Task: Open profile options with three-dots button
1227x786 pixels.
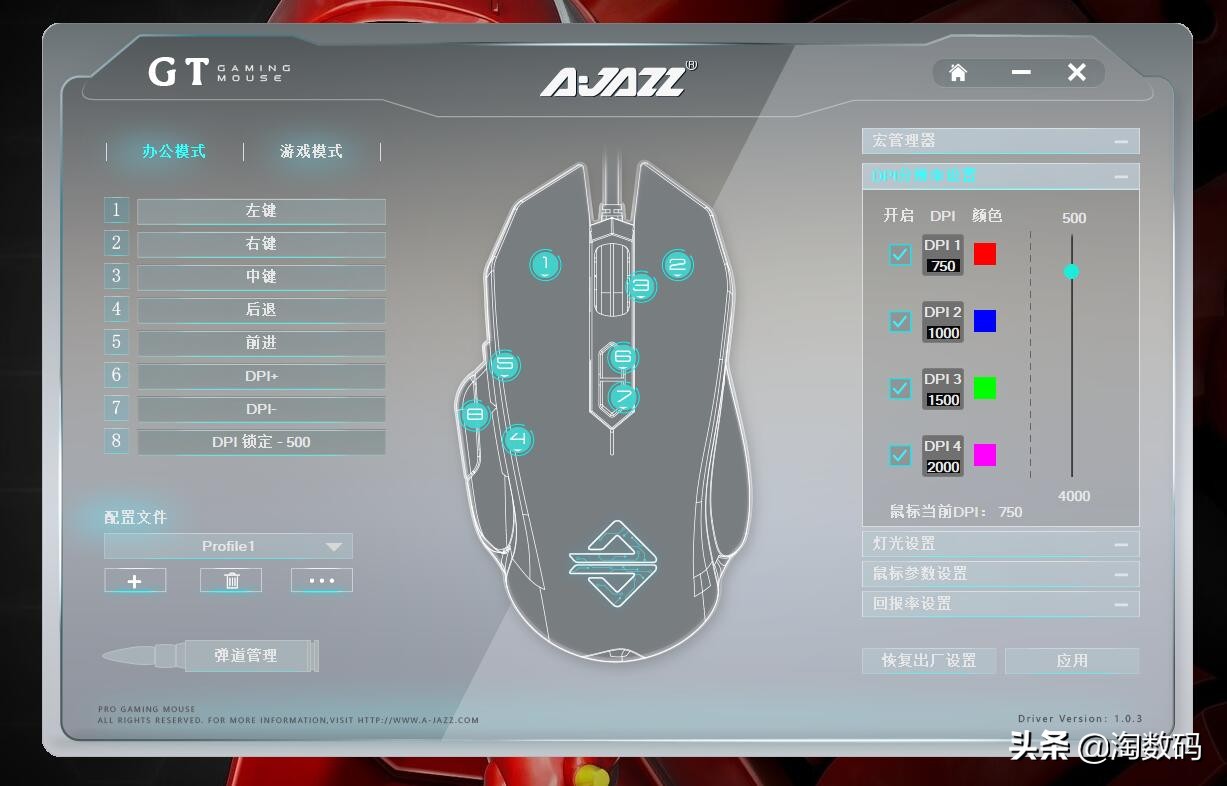Action: 322,581
